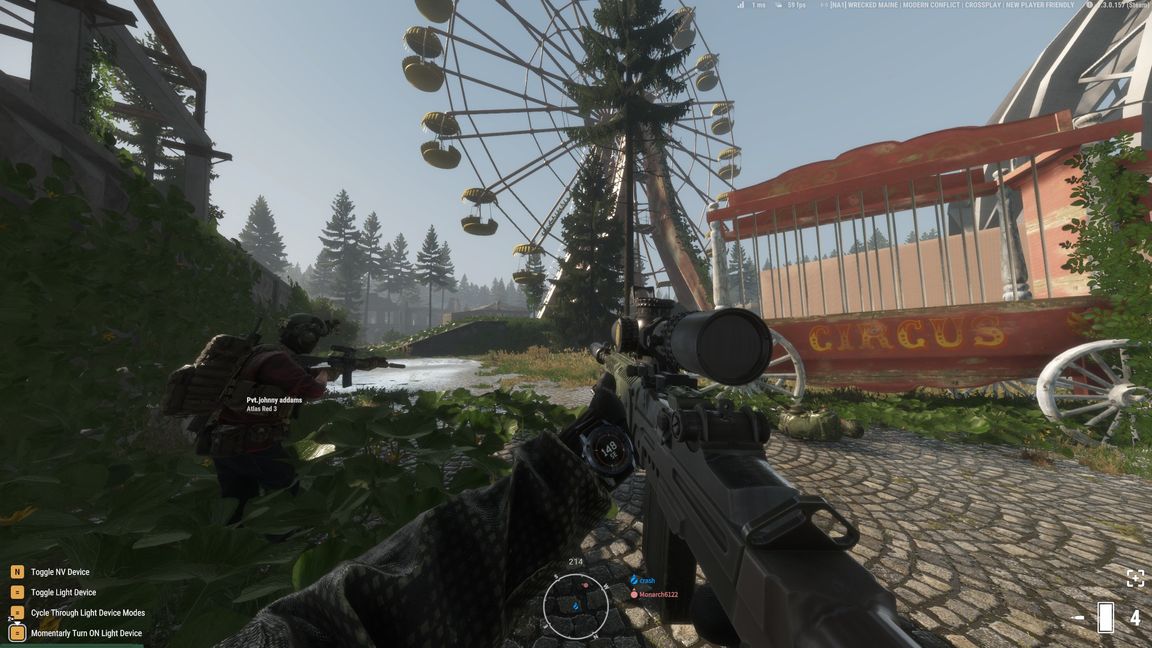Select Monarch6122 in the squad list
The image size is (1152, 648).
pos(654,594)
